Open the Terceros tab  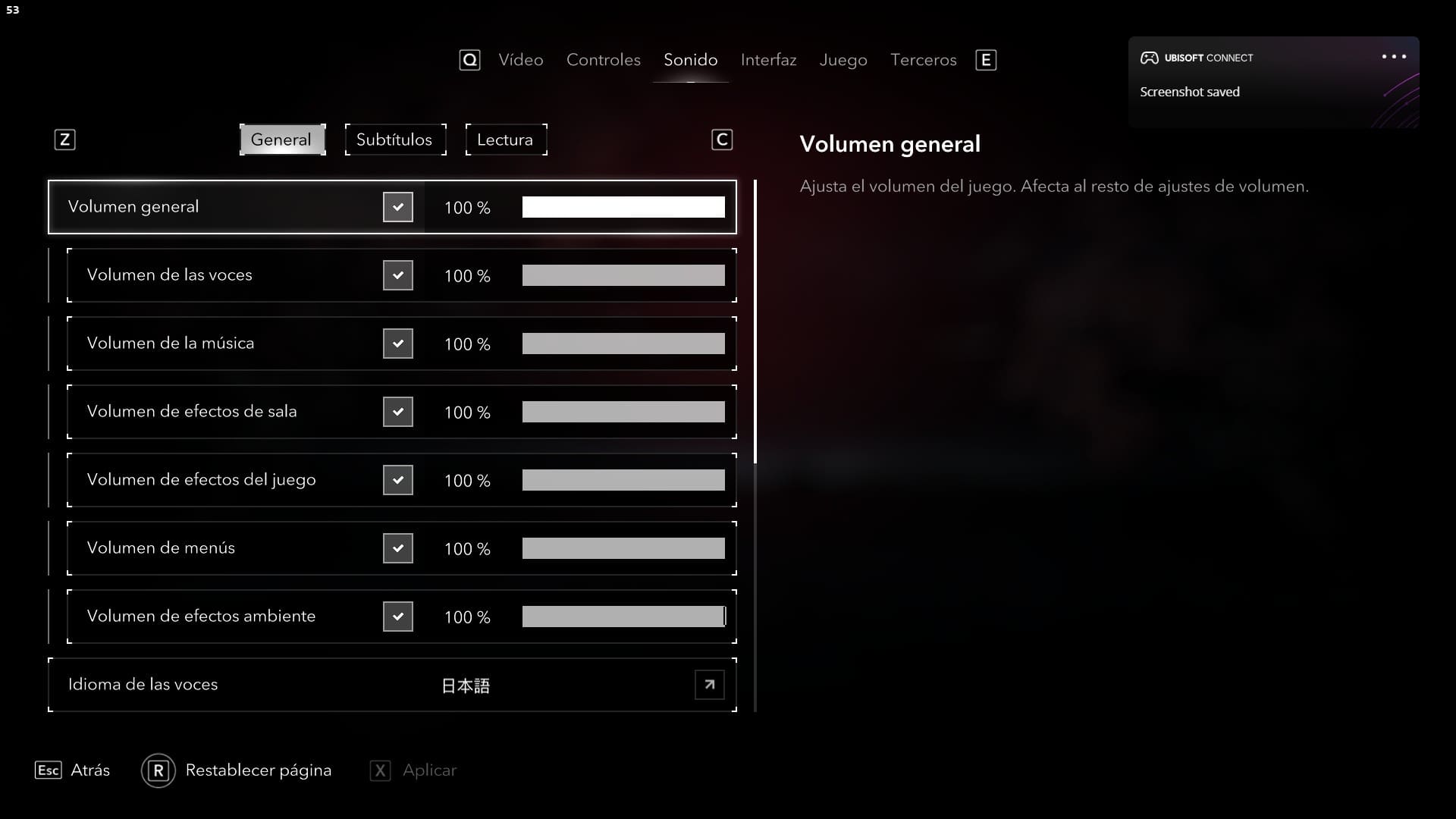[x=923, y=60]
